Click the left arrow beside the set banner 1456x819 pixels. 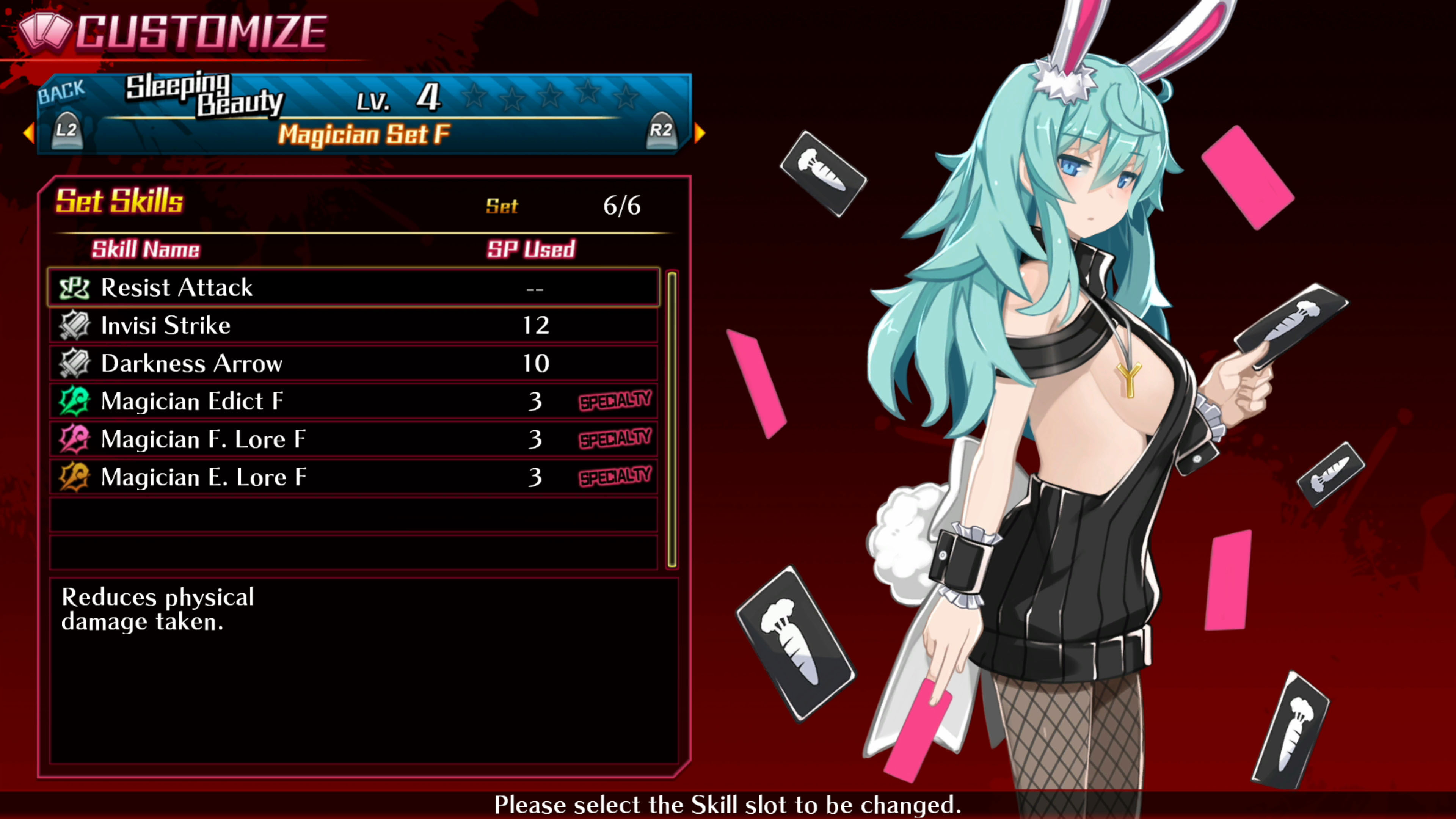(28, 133)
